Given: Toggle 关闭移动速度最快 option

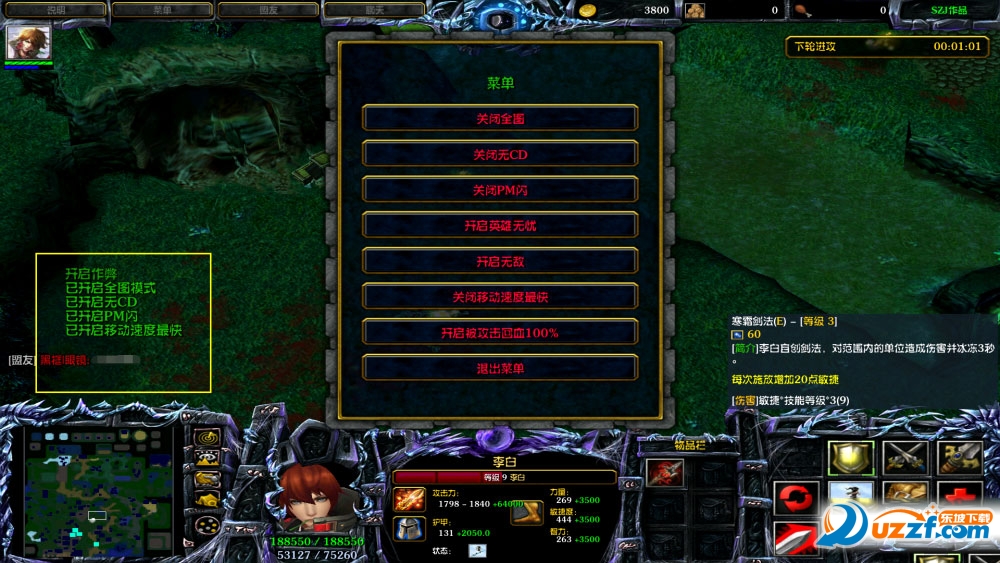Looking at the screenshot, I should tap(500, 297).
